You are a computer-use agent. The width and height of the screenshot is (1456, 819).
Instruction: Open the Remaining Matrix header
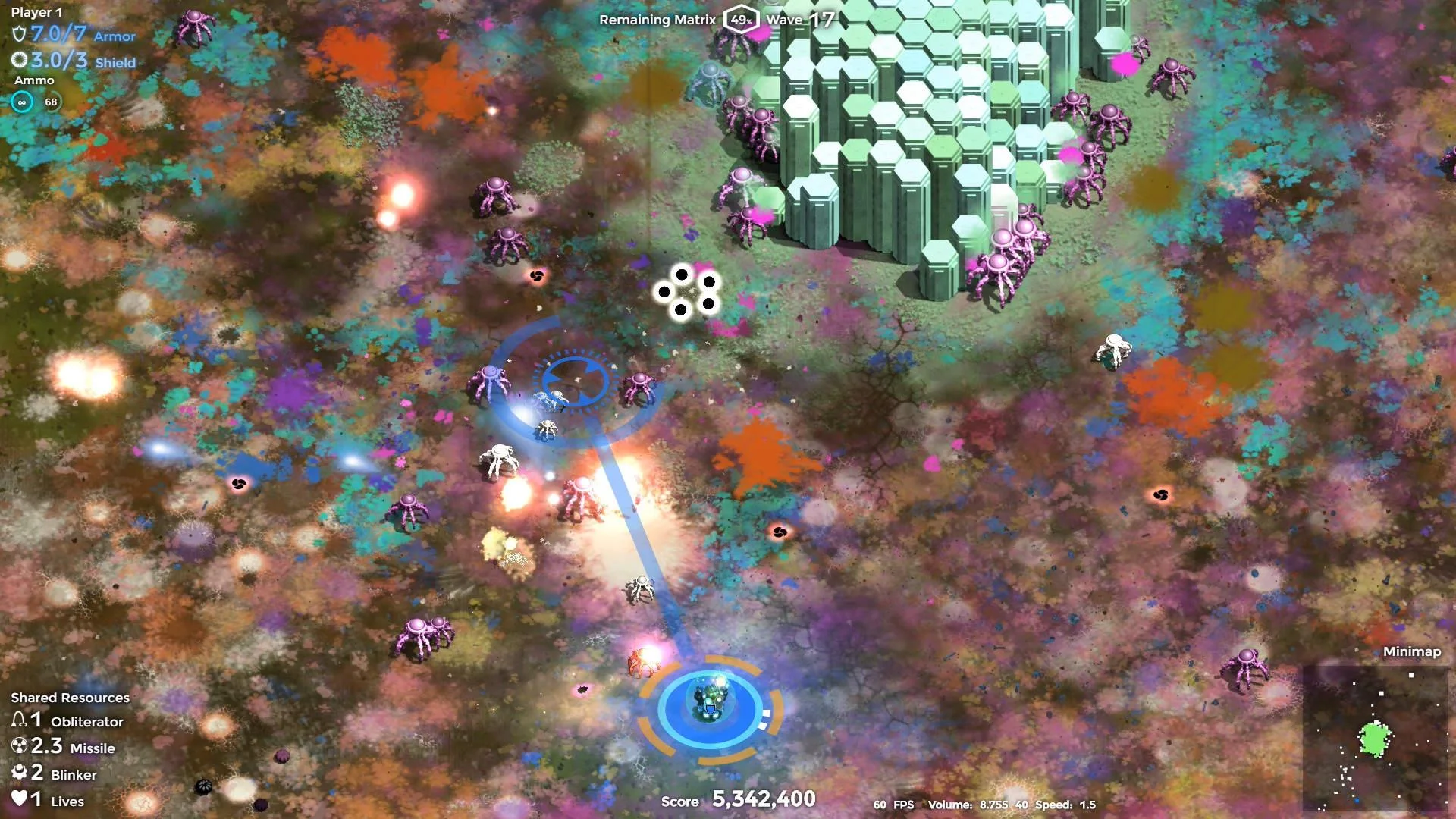point(657,20)
